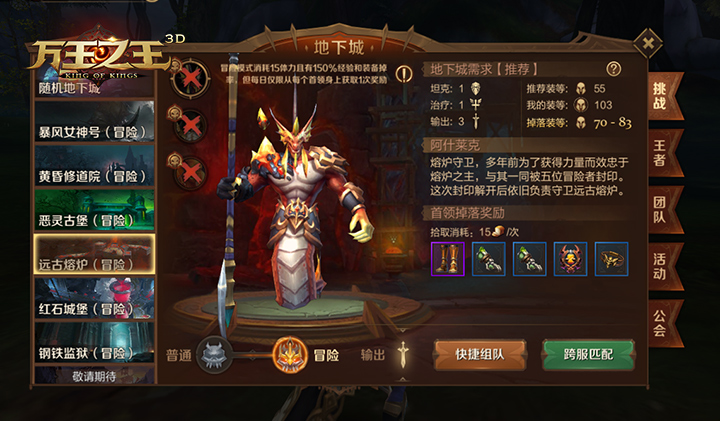This screenshot has height=421, width=720.
Task: Switch to the 团队 tab
Action: (x=659, y=208)
